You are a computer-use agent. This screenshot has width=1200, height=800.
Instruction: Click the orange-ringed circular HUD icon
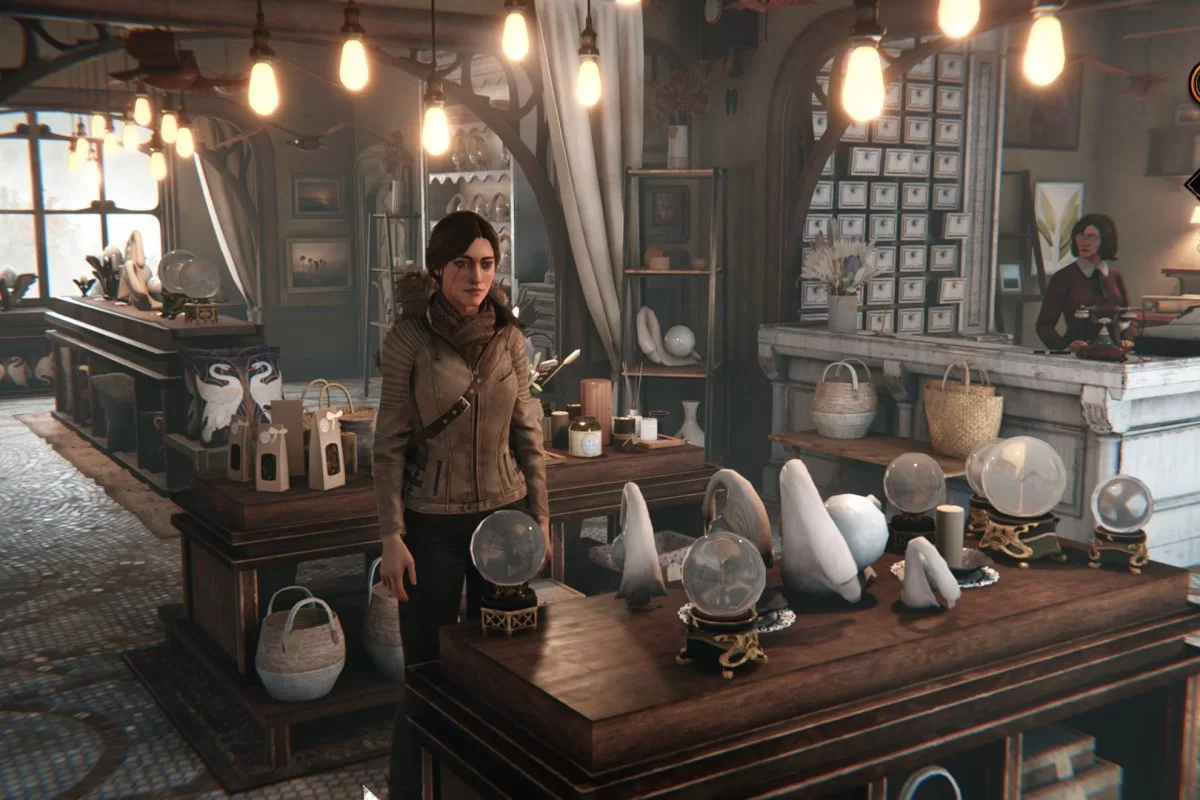(x=1195, y=81)
